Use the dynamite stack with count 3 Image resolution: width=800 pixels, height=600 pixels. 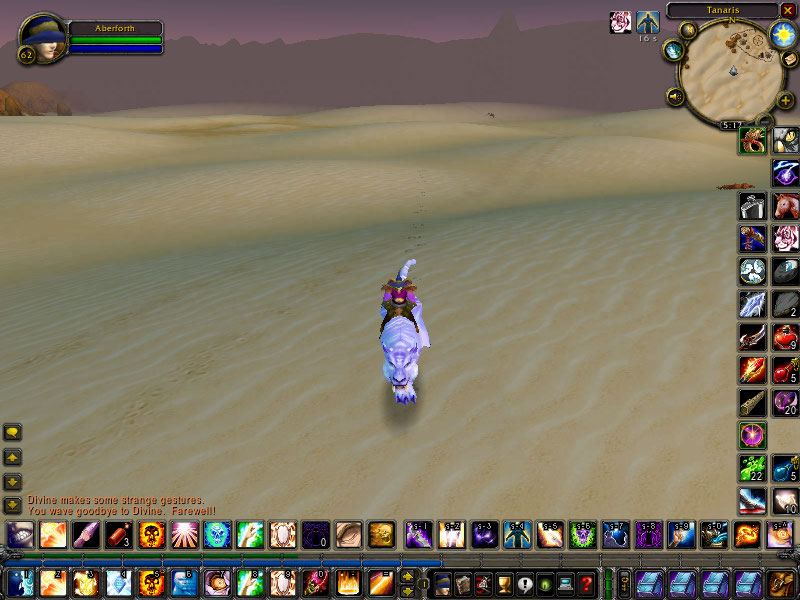[118, 534]
